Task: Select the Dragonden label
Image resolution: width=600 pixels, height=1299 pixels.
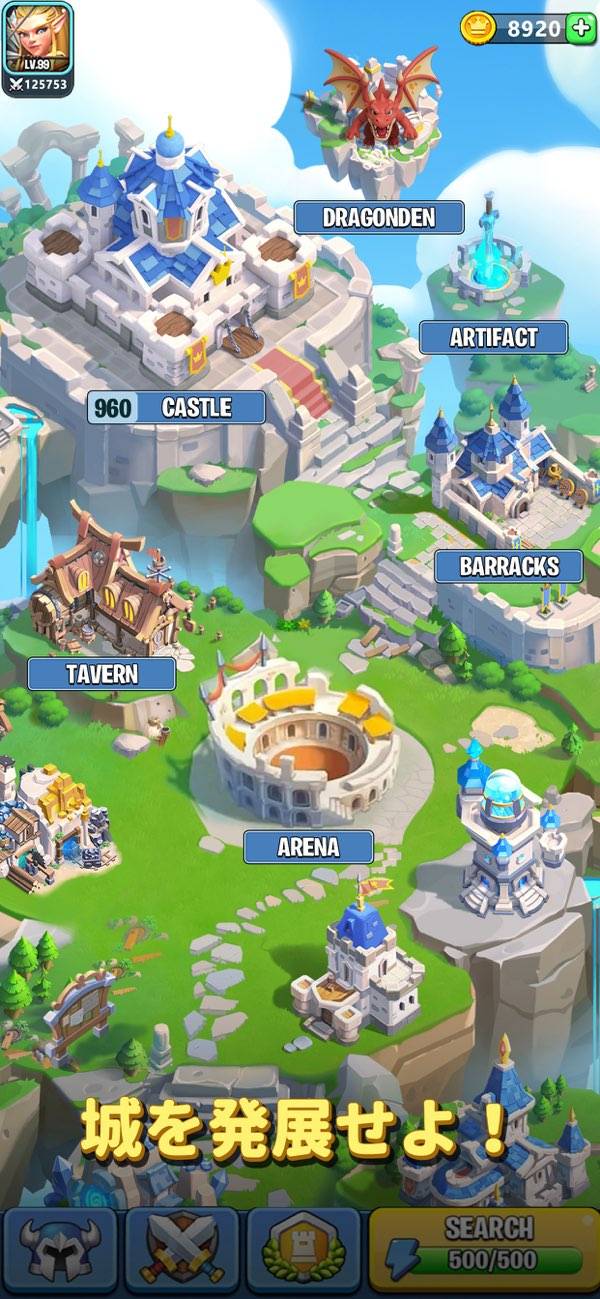Action: [x=378, y=218]
